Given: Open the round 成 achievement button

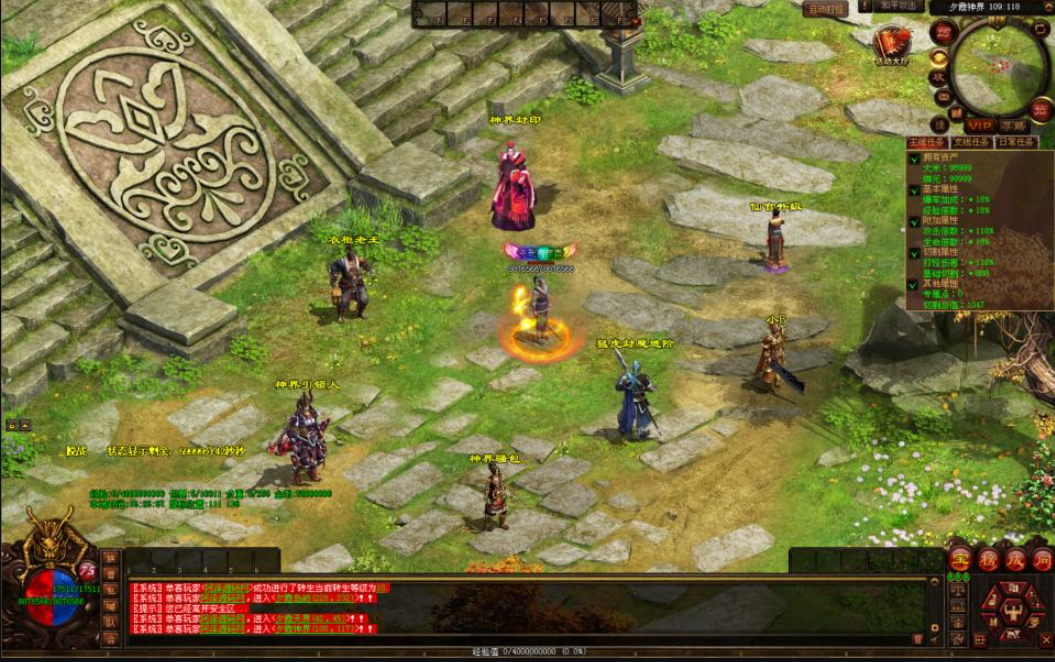Looking at the screenshot, I should 1015,560.
